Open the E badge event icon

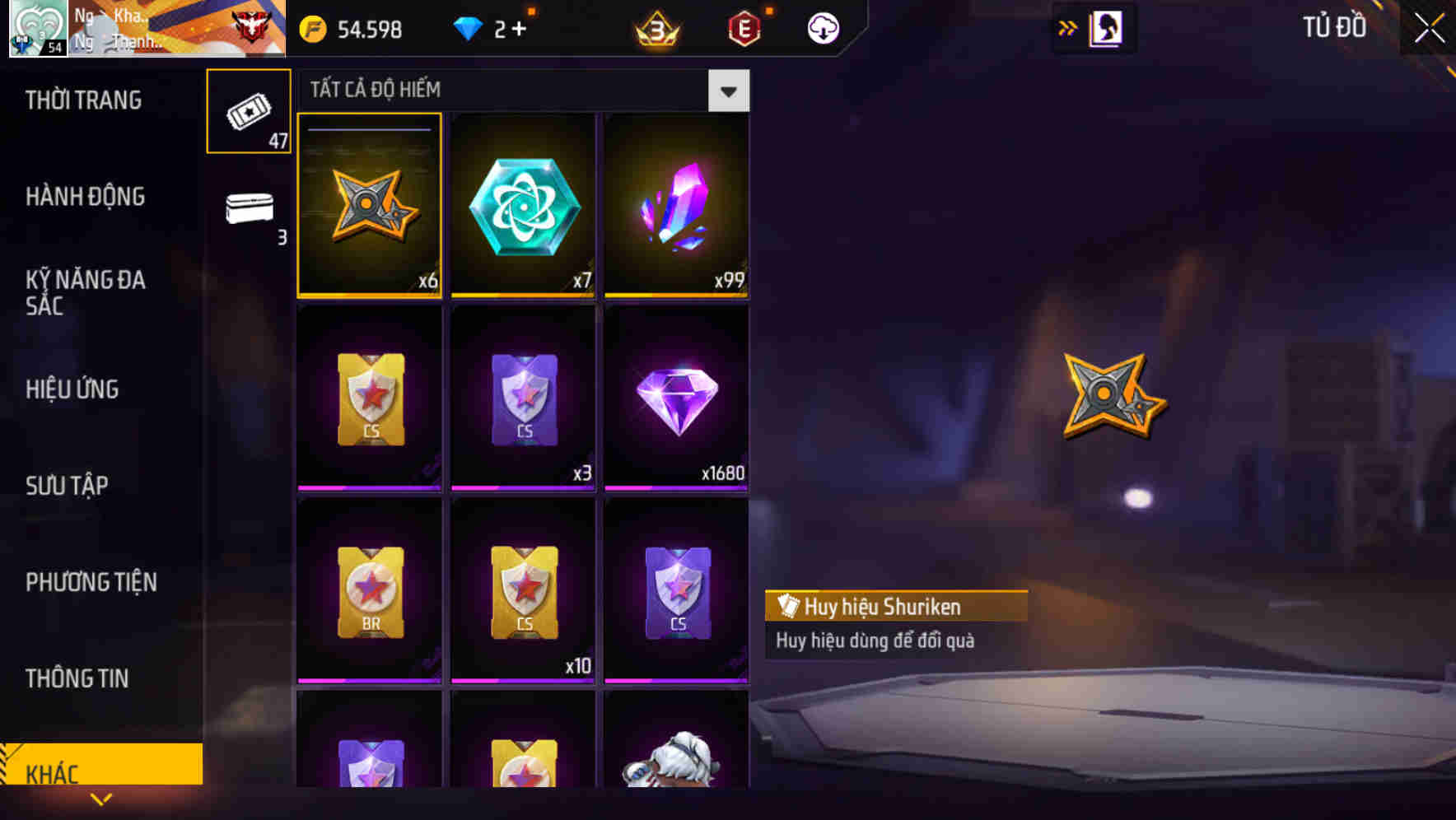pyautogui.click(x=744, y=27)
